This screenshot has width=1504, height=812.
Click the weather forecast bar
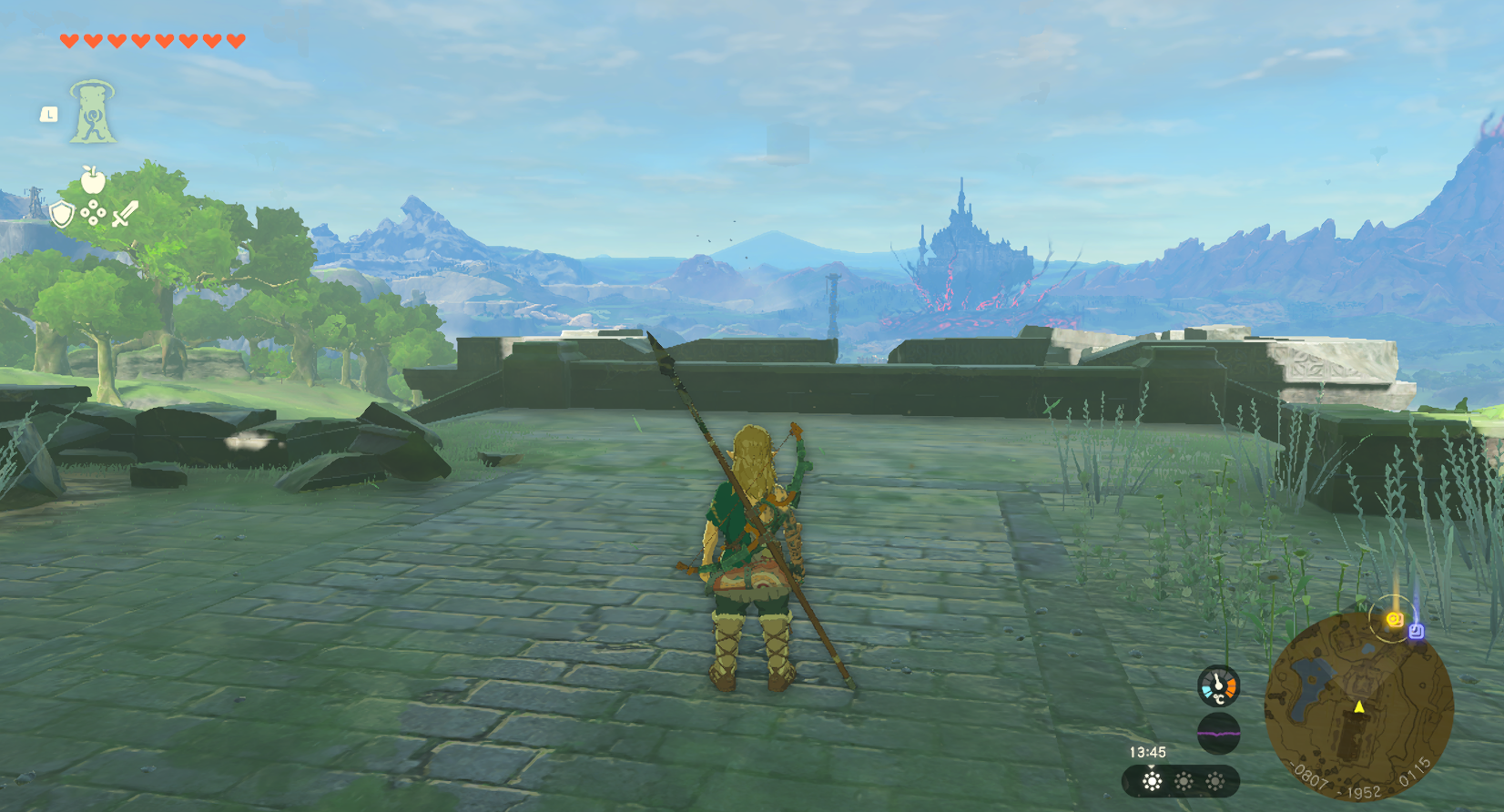[x=1181, y=781]
